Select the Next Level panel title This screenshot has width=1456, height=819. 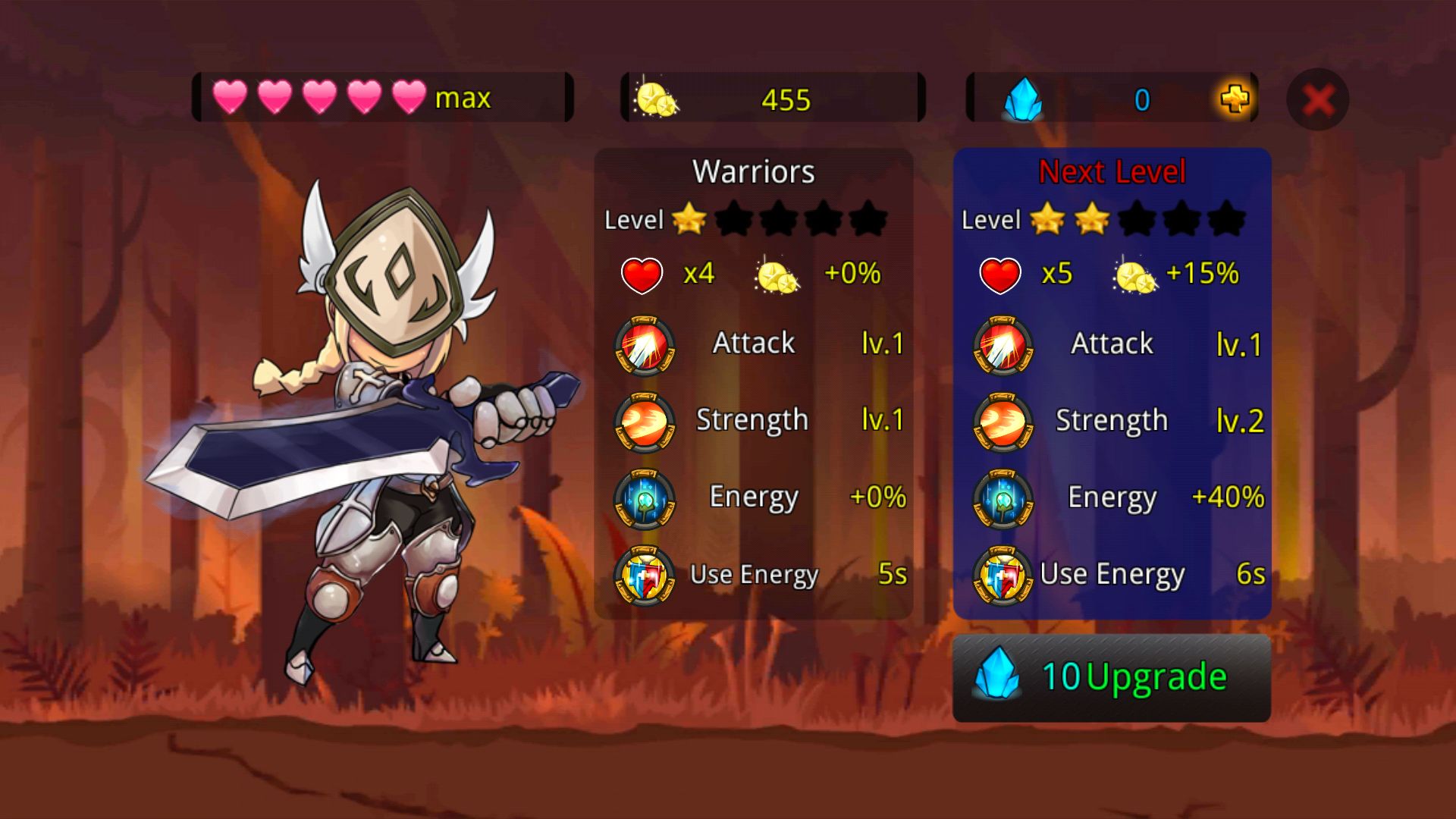1112,171
